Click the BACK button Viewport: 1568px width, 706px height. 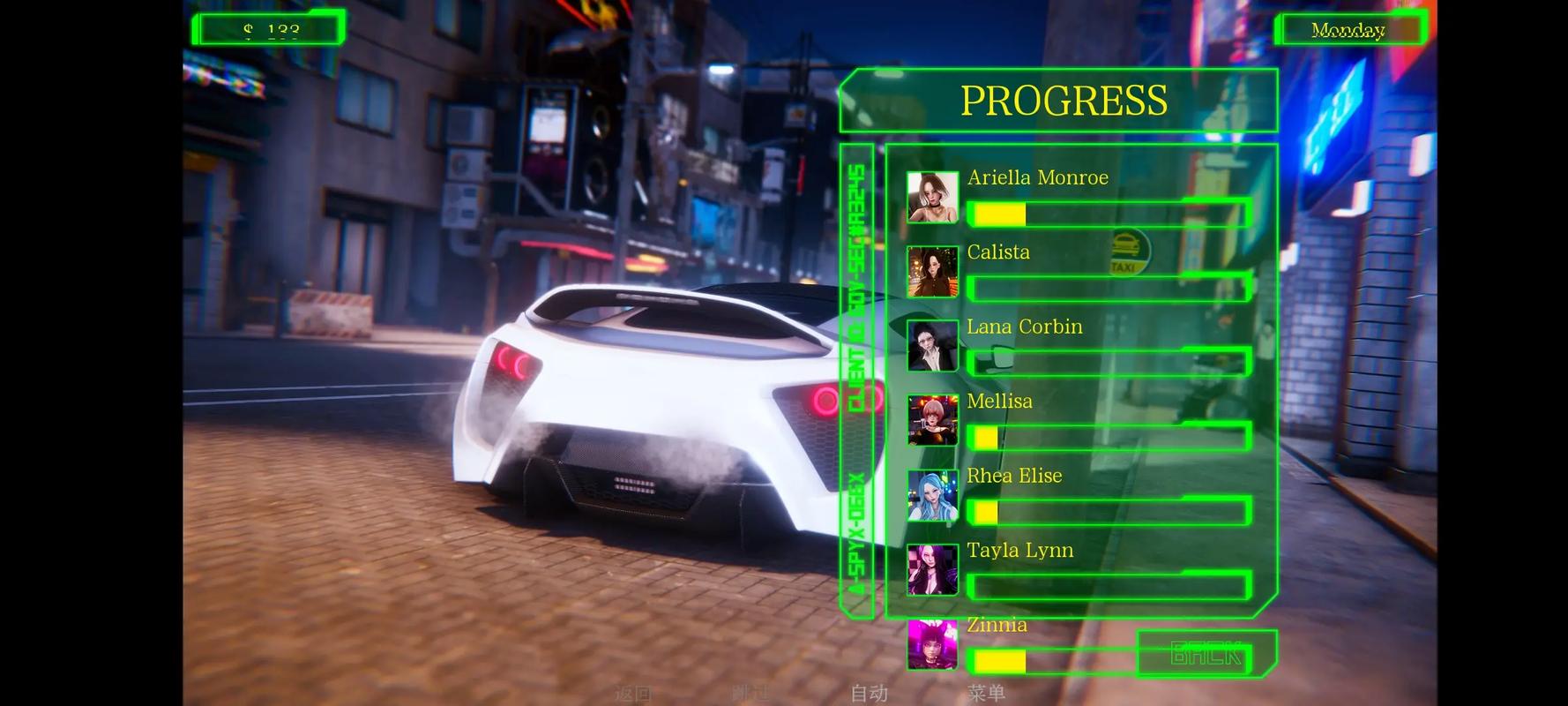[x=1206, y=653]
